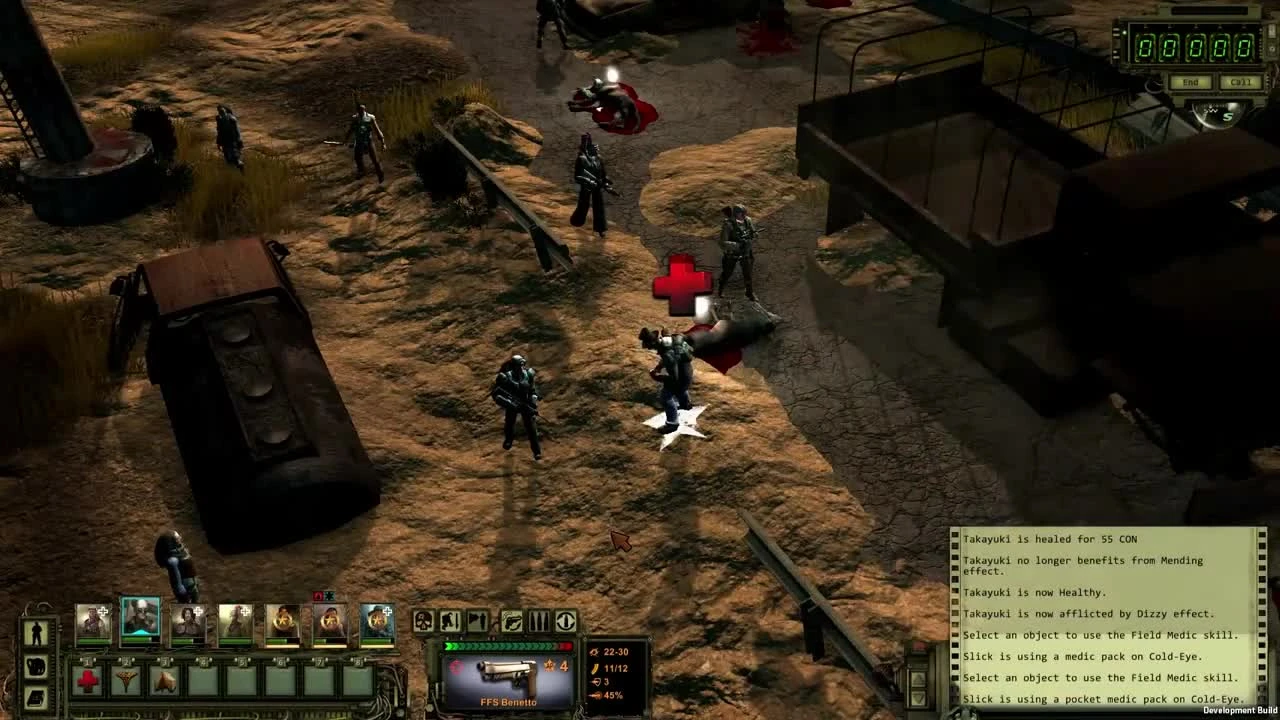Screen dimensions: 1280x720
Task: Click the weapon condition bar above FFS Benetto
Action: pos(508,645)
